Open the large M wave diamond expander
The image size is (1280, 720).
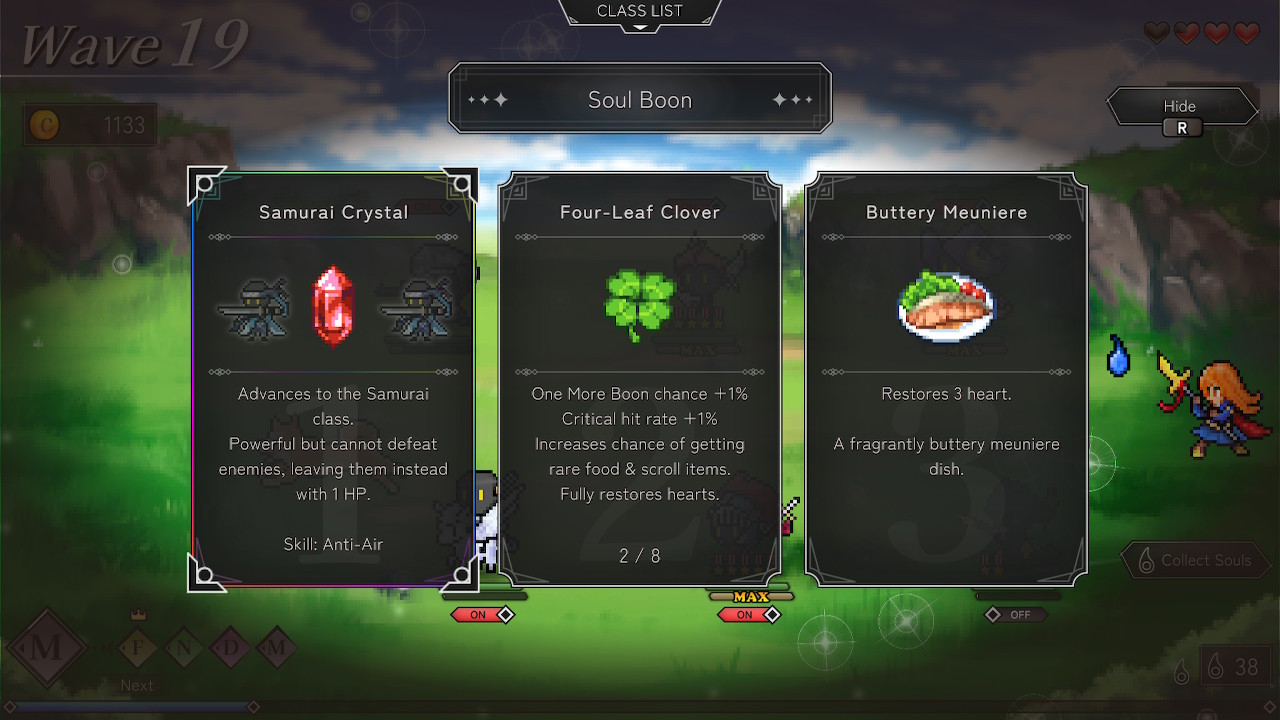pos(46,647)
